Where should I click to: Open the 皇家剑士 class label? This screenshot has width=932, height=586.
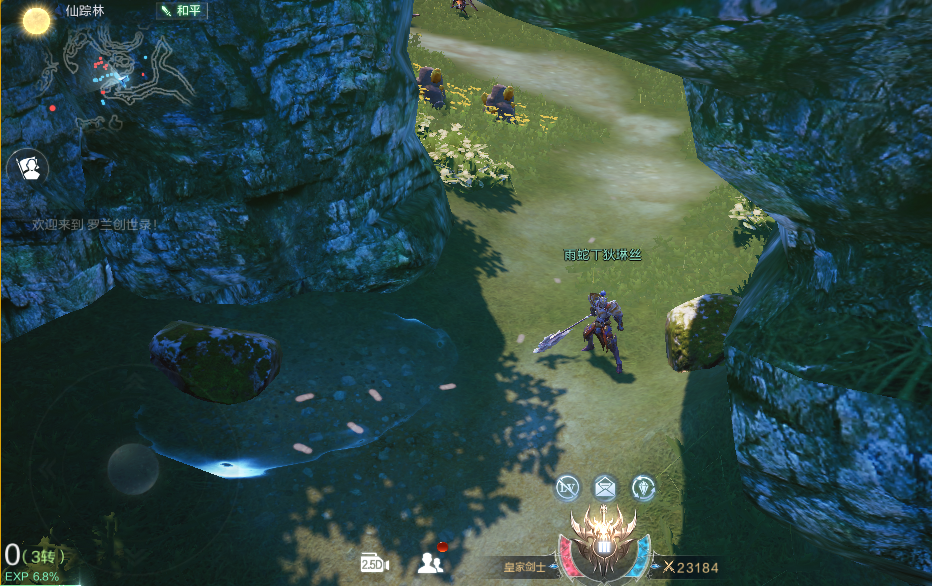pos(524,567)
